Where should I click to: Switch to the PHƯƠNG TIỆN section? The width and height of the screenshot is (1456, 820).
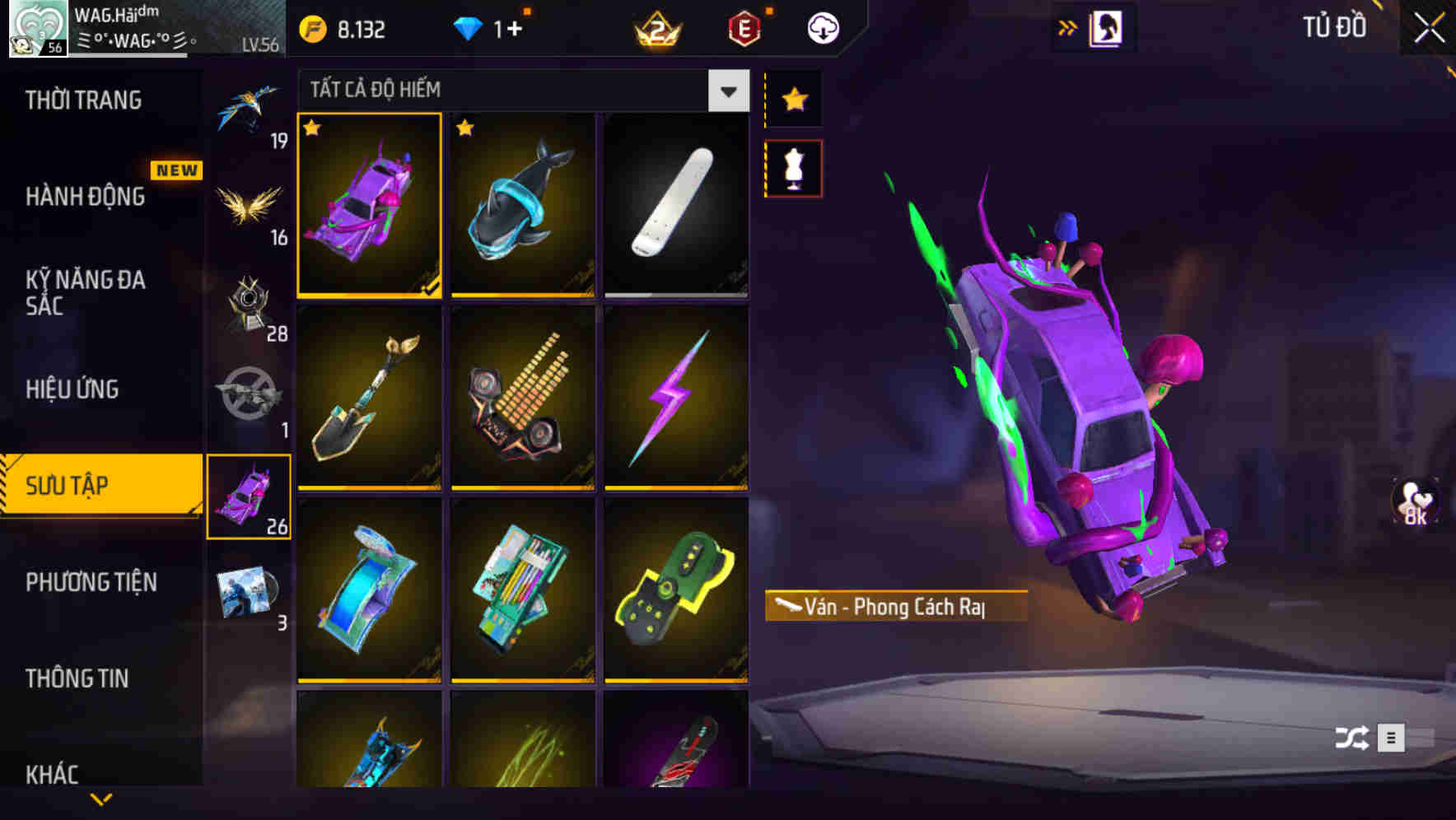click(x=91, y=581)
